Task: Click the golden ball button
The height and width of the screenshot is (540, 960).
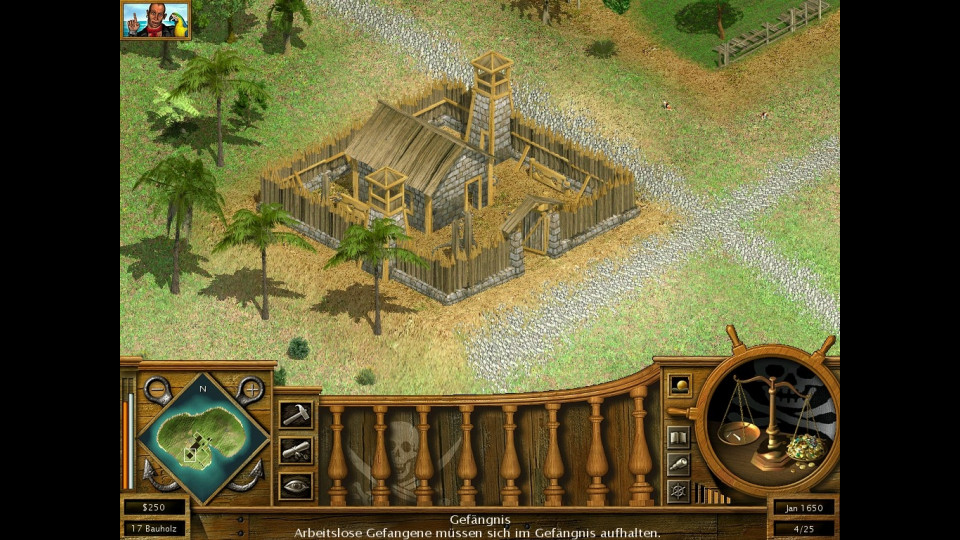Action: pyautogui.click(x=679, y=385)
